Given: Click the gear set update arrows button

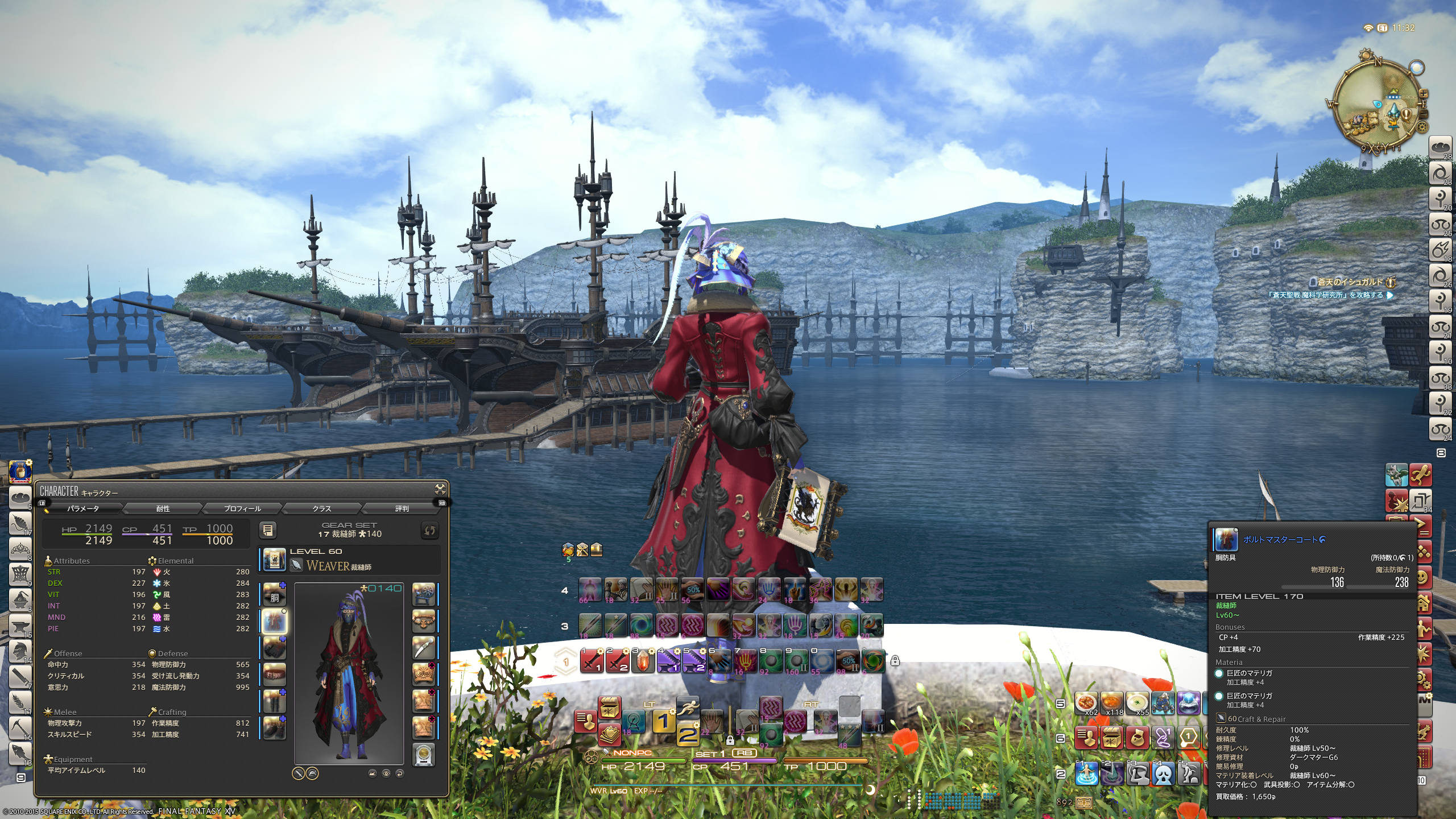Looking at the screenshot, I should point(429,530).
